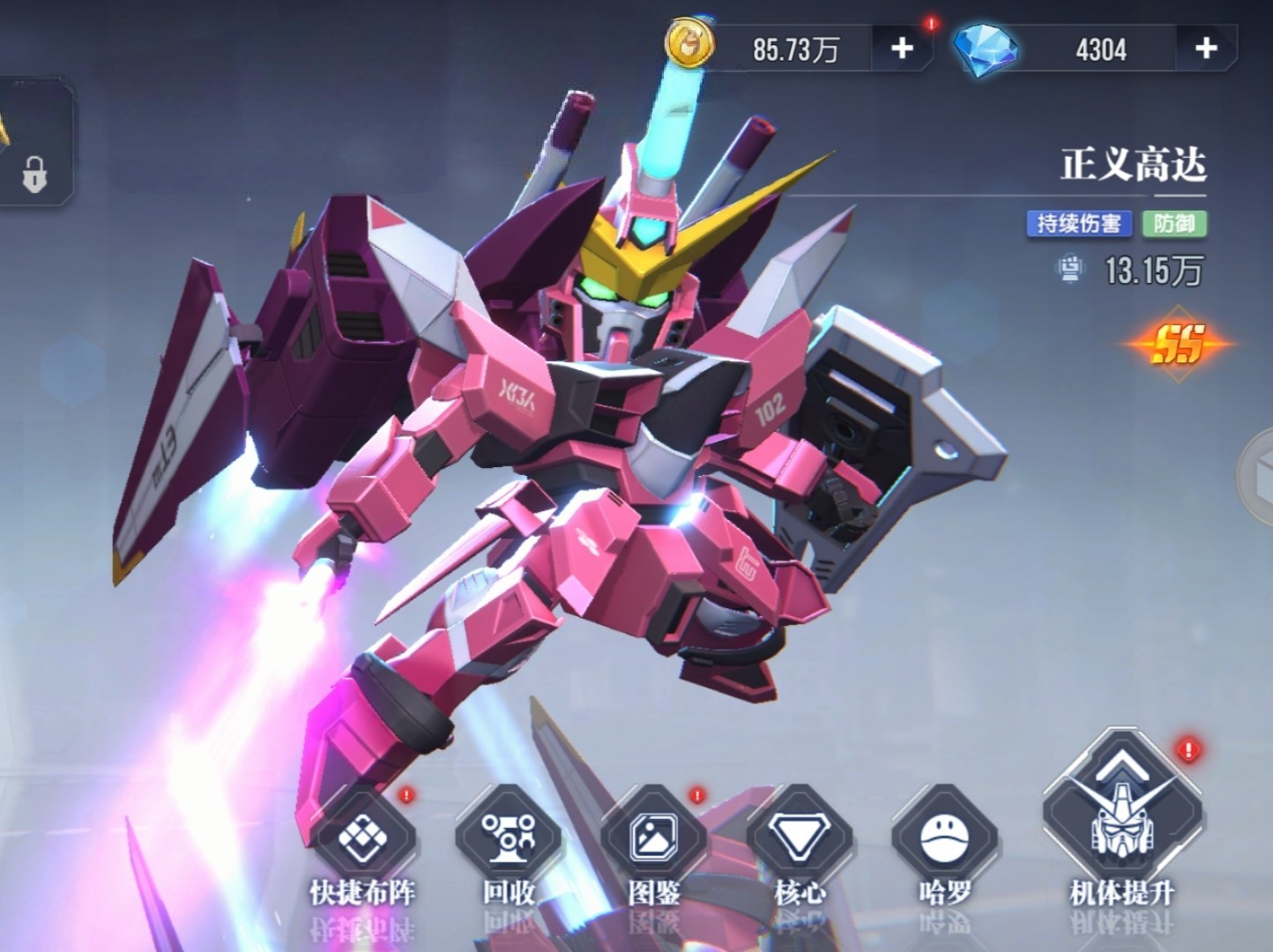
Task: Tap the SS rank badge
Action: [1179, 344]
